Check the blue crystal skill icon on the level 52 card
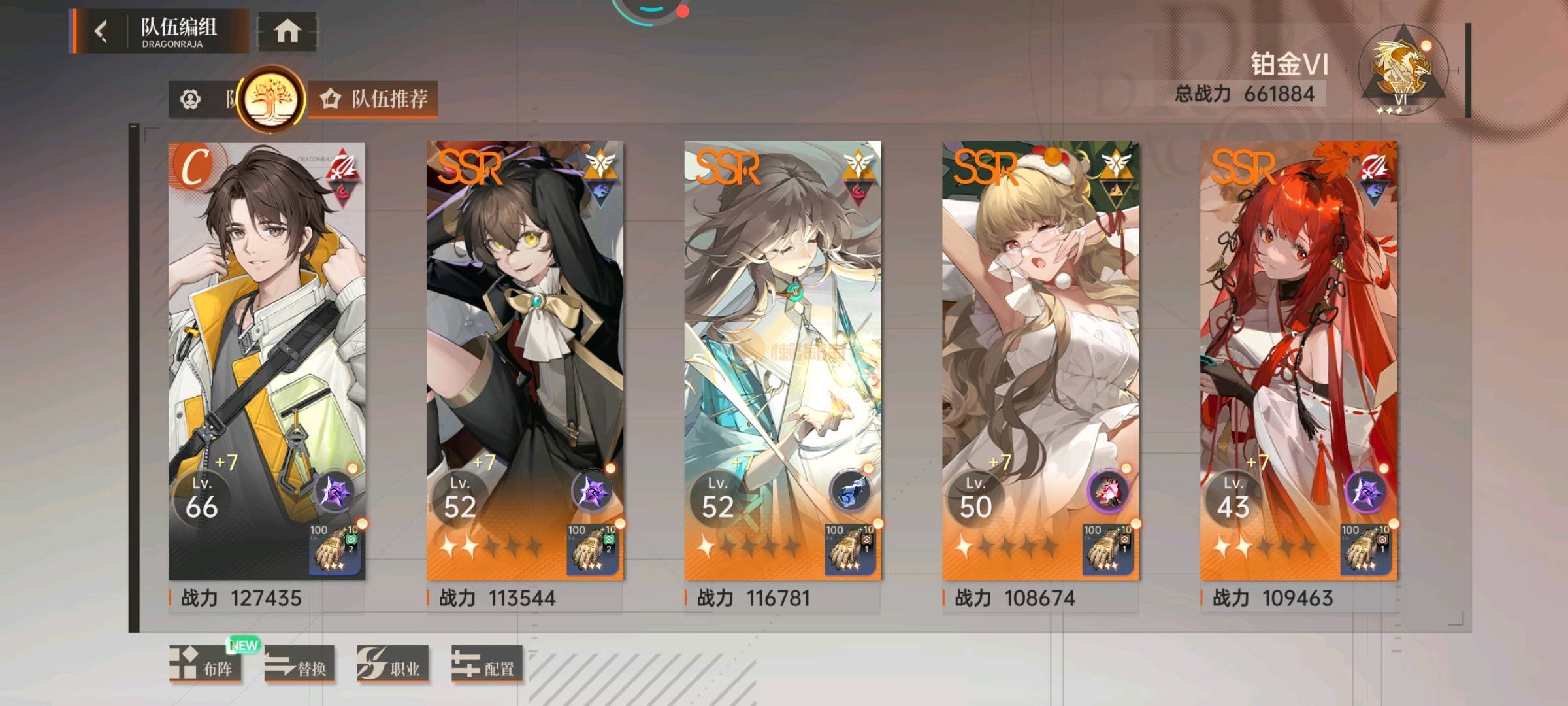 coord(849,492)
